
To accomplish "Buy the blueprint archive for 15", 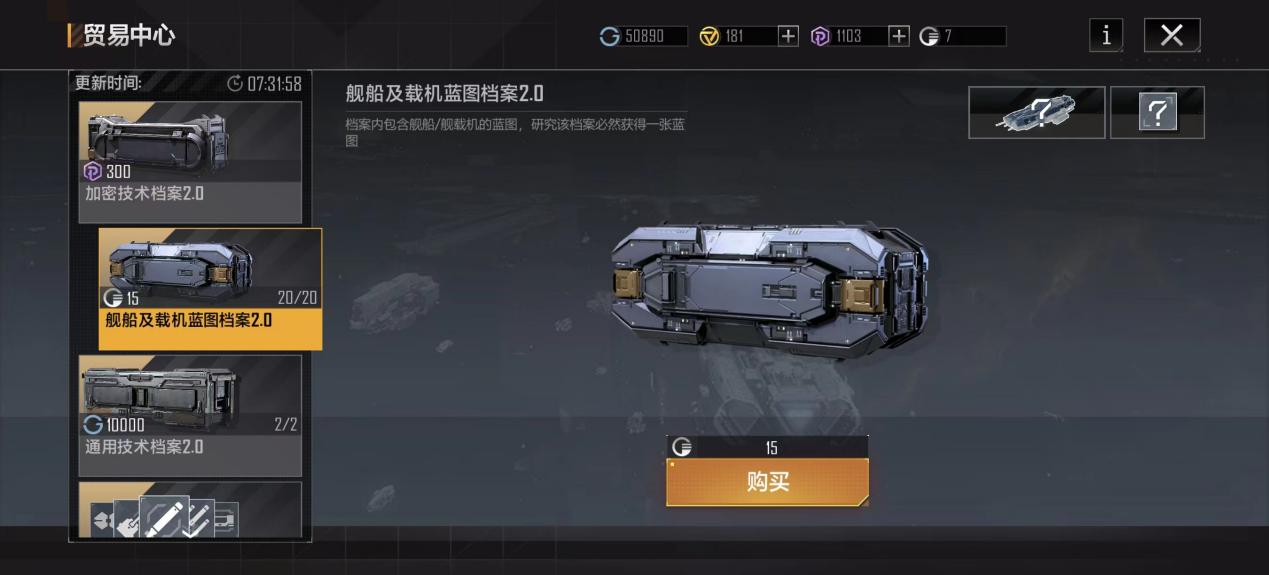I will 767,482.
